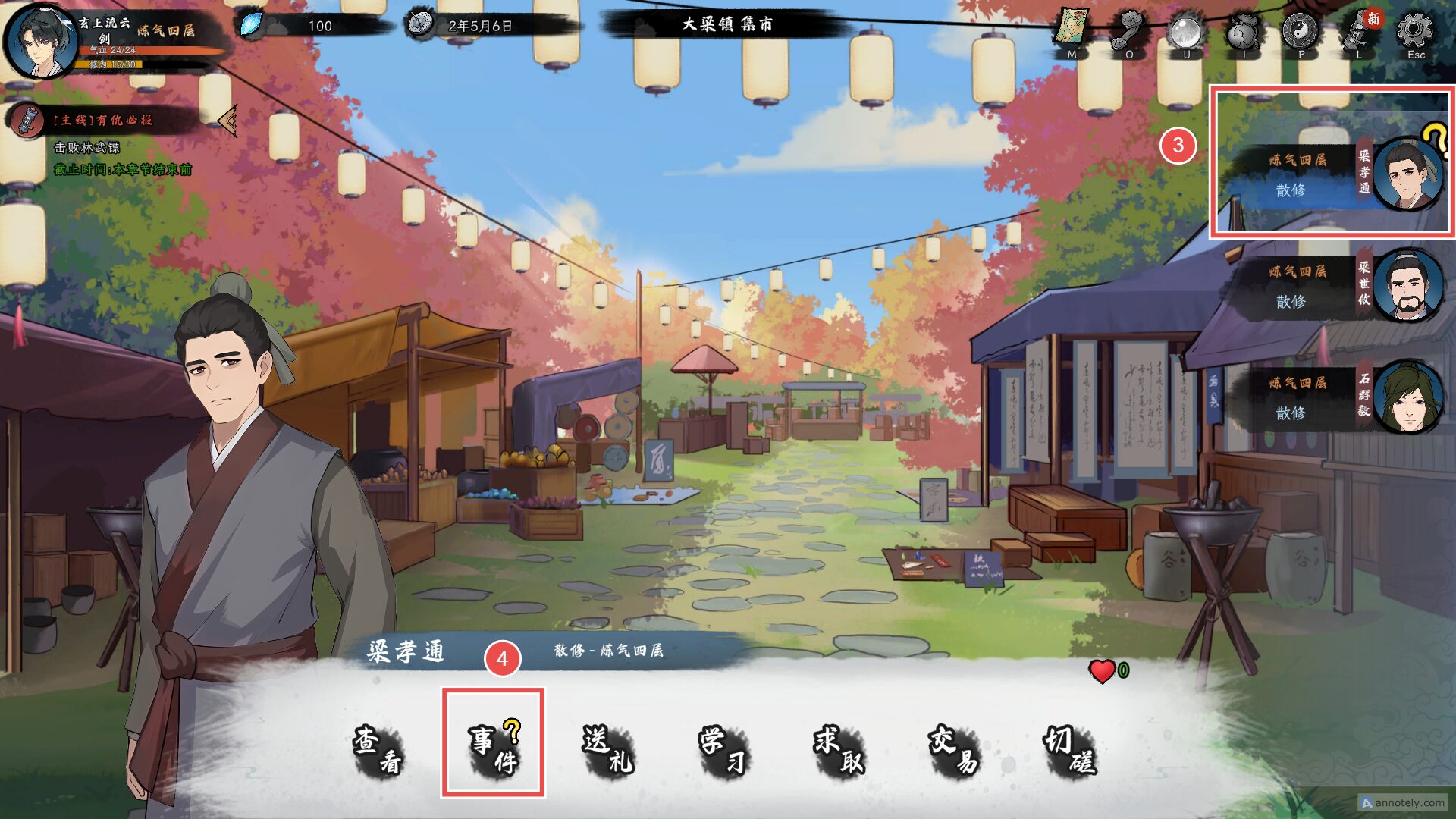Choose the 求取 (request) action
Viewport: 1456px width, 819px height.
[839, 751]
